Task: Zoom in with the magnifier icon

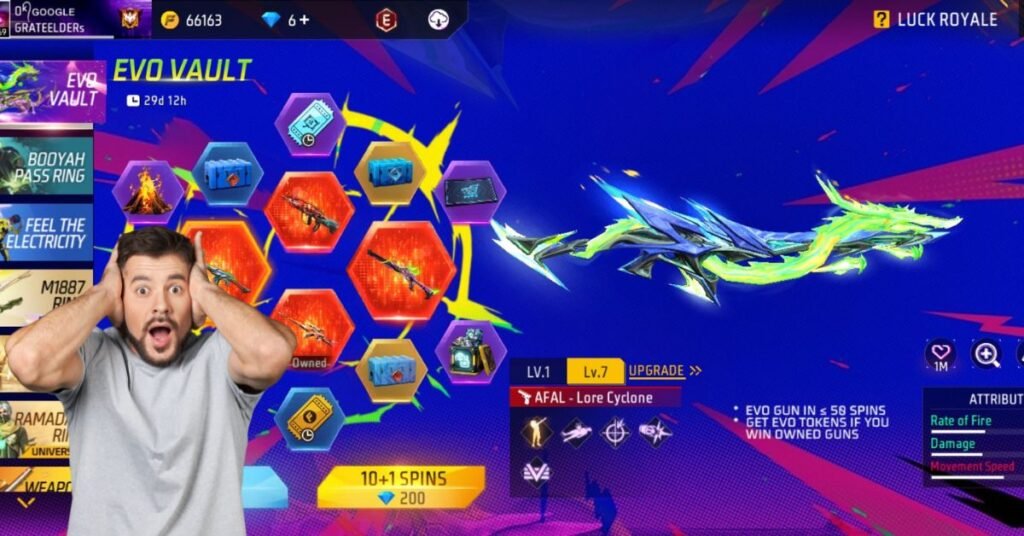Action: [986, 354]
